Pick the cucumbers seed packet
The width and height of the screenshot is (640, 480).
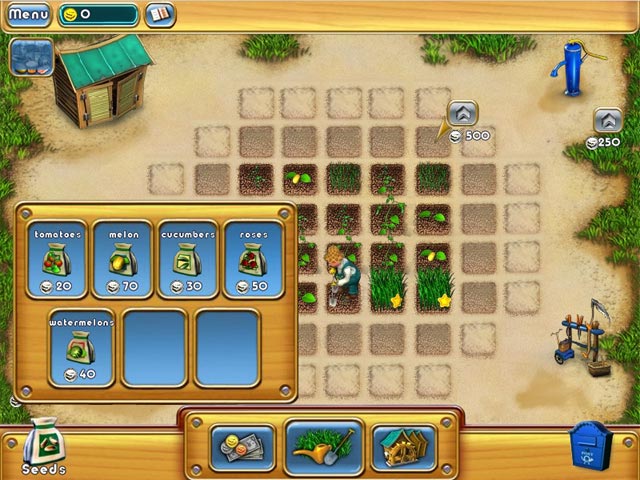click(187, 258)
